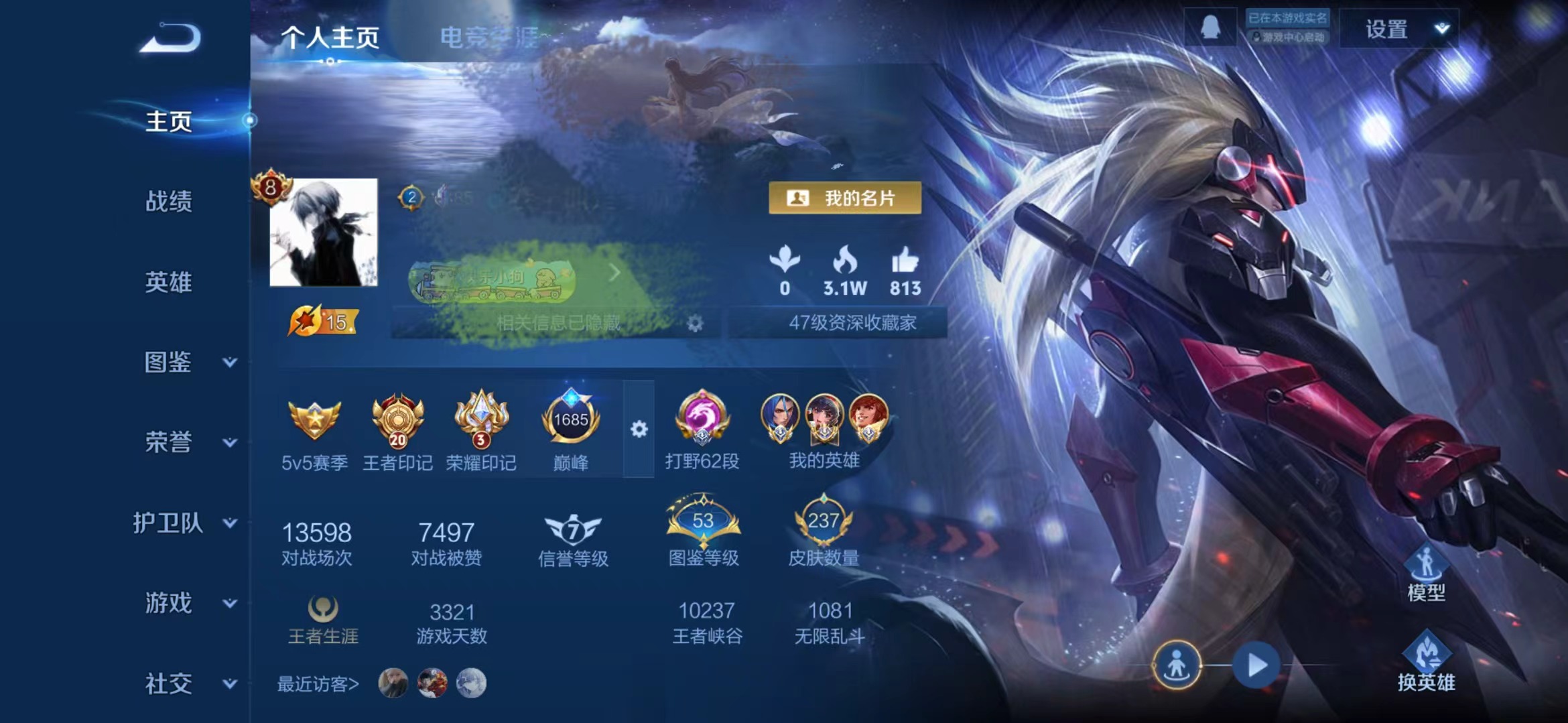Tap the player avatar portrait
The width and height of the screenshot is (1568, 723).
tap(324, 233)
